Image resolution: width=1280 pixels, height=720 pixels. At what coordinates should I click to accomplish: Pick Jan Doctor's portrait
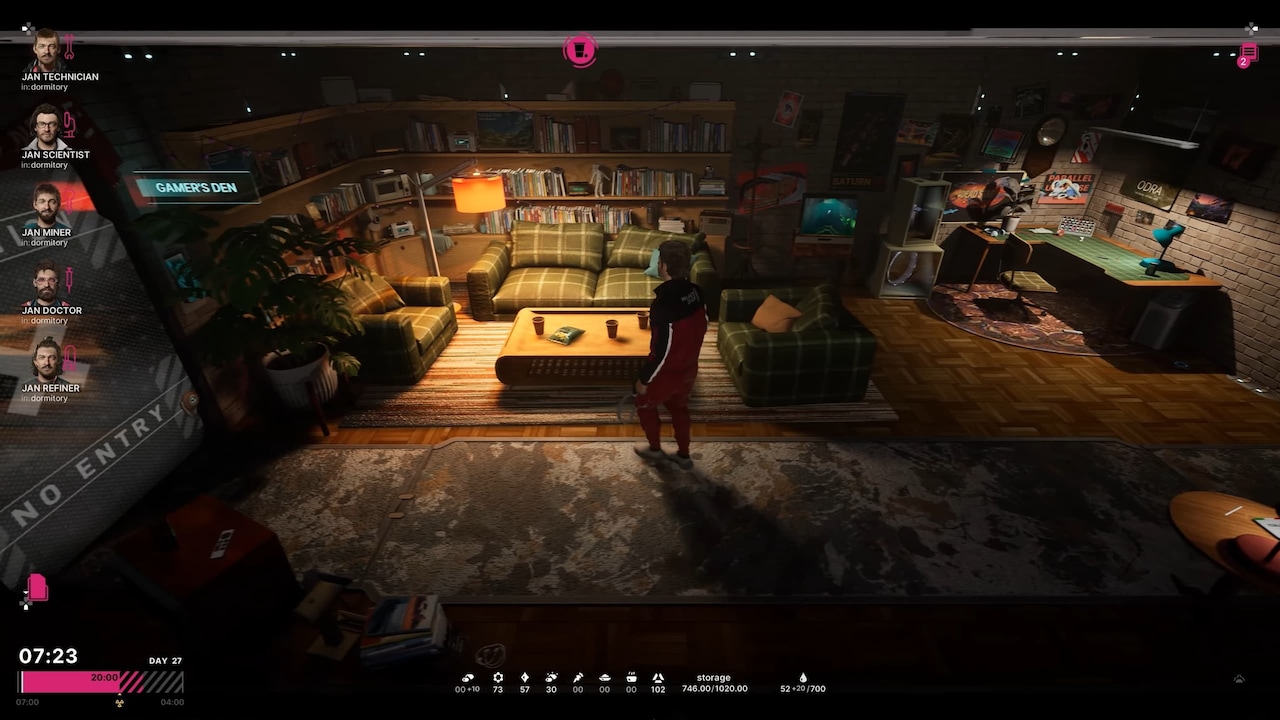tap(46, 283)
